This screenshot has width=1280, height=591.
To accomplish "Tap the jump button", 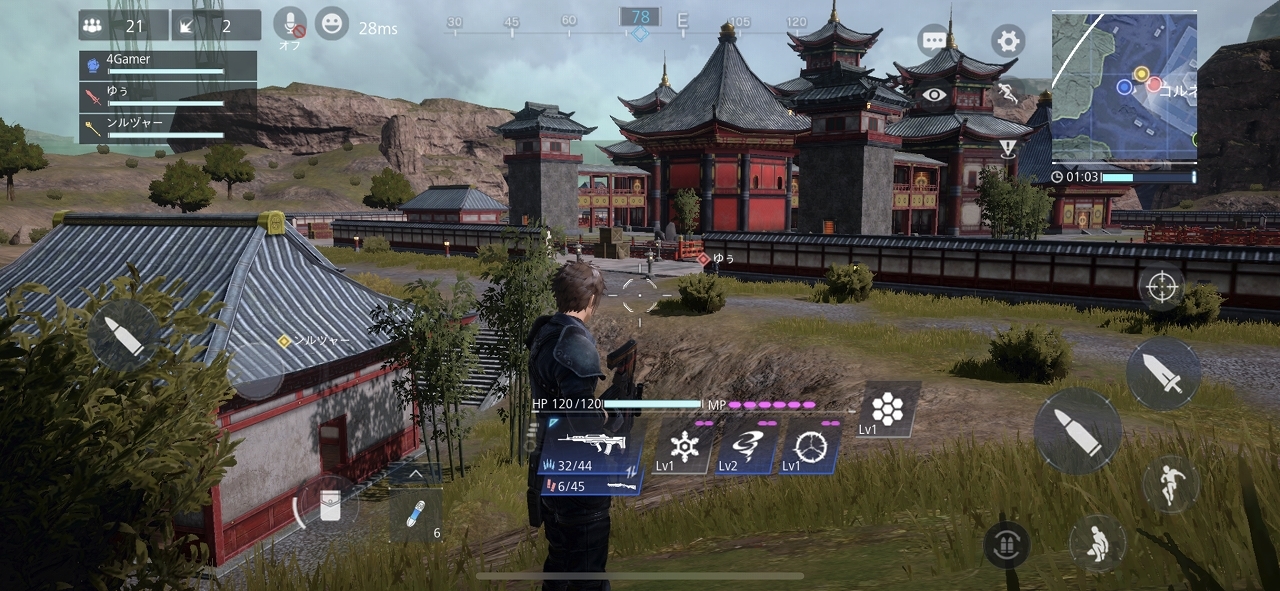I will 1171,485.
